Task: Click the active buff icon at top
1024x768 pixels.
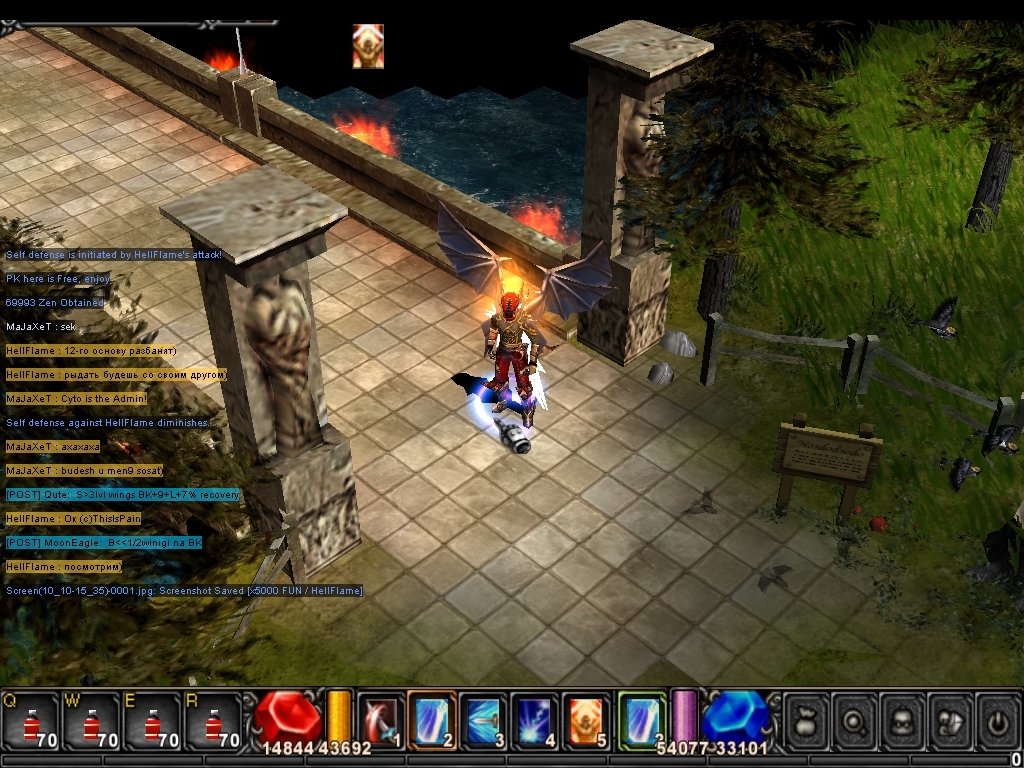Action: [368, 46]
